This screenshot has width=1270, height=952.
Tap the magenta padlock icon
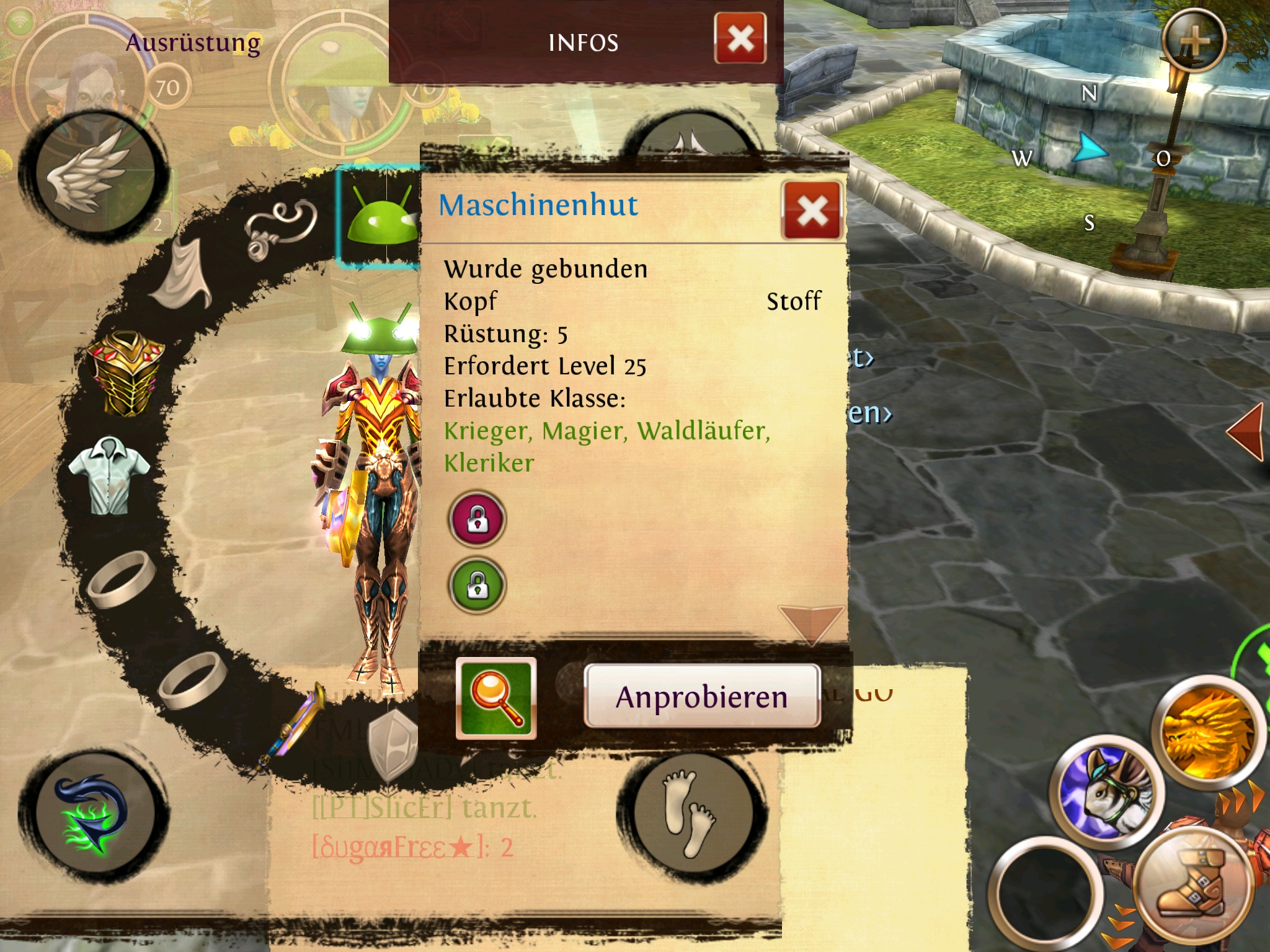coord(477,519)
